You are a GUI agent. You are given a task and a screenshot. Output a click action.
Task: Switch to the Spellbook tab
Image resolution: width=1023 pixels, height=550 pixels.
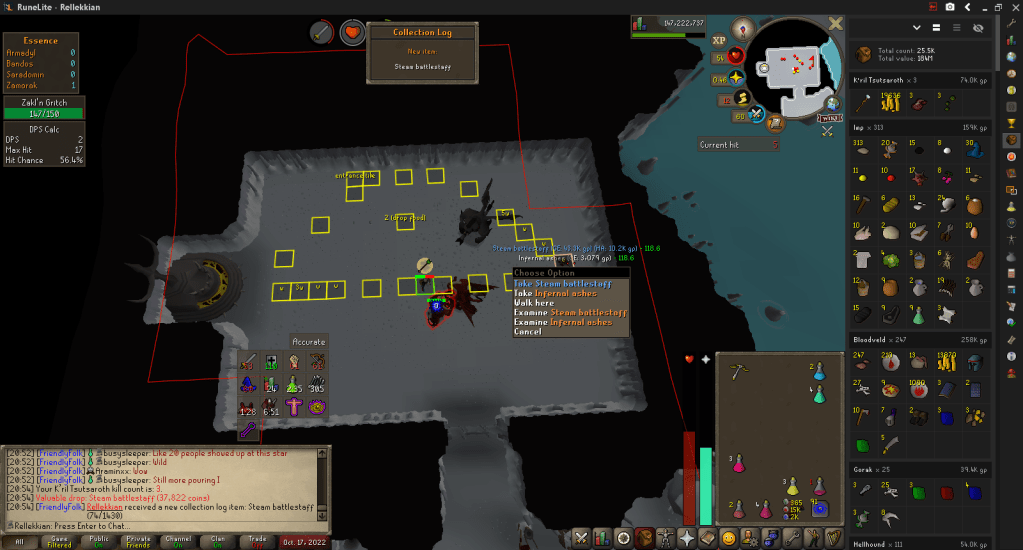(x=707, y=537)
